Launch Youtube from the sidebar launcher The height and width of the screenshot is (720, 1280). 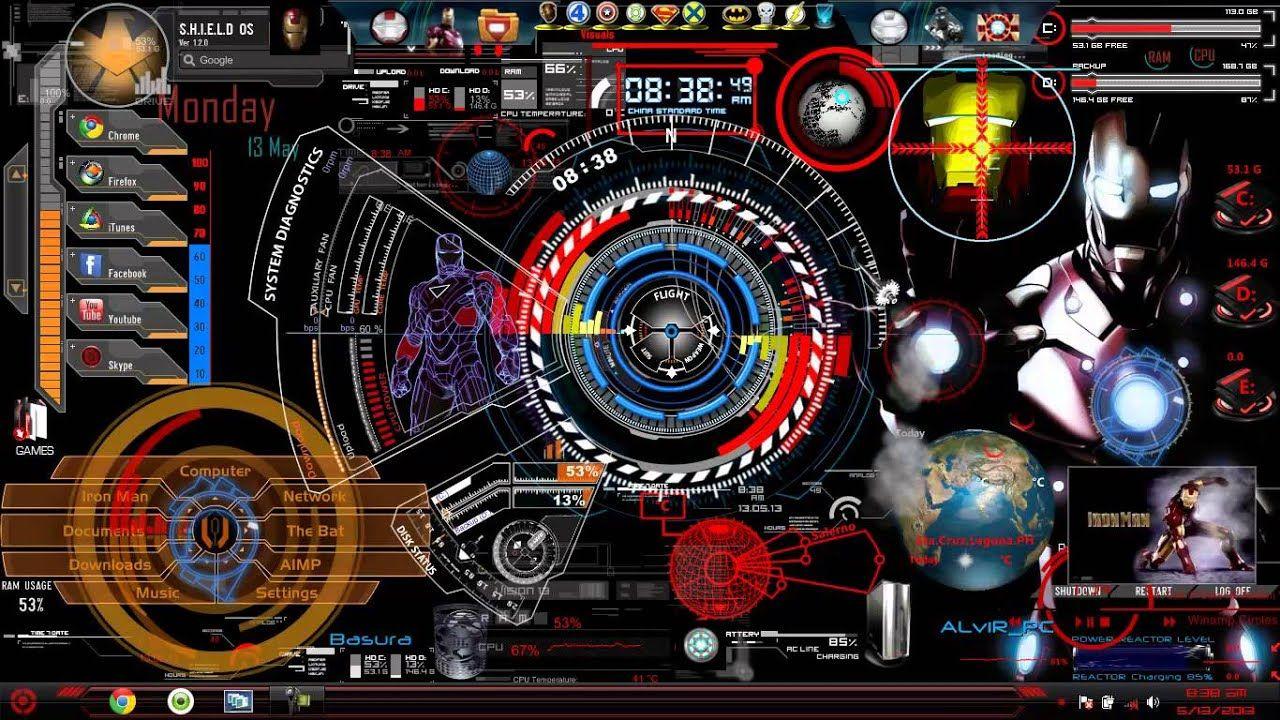[90, 308]
